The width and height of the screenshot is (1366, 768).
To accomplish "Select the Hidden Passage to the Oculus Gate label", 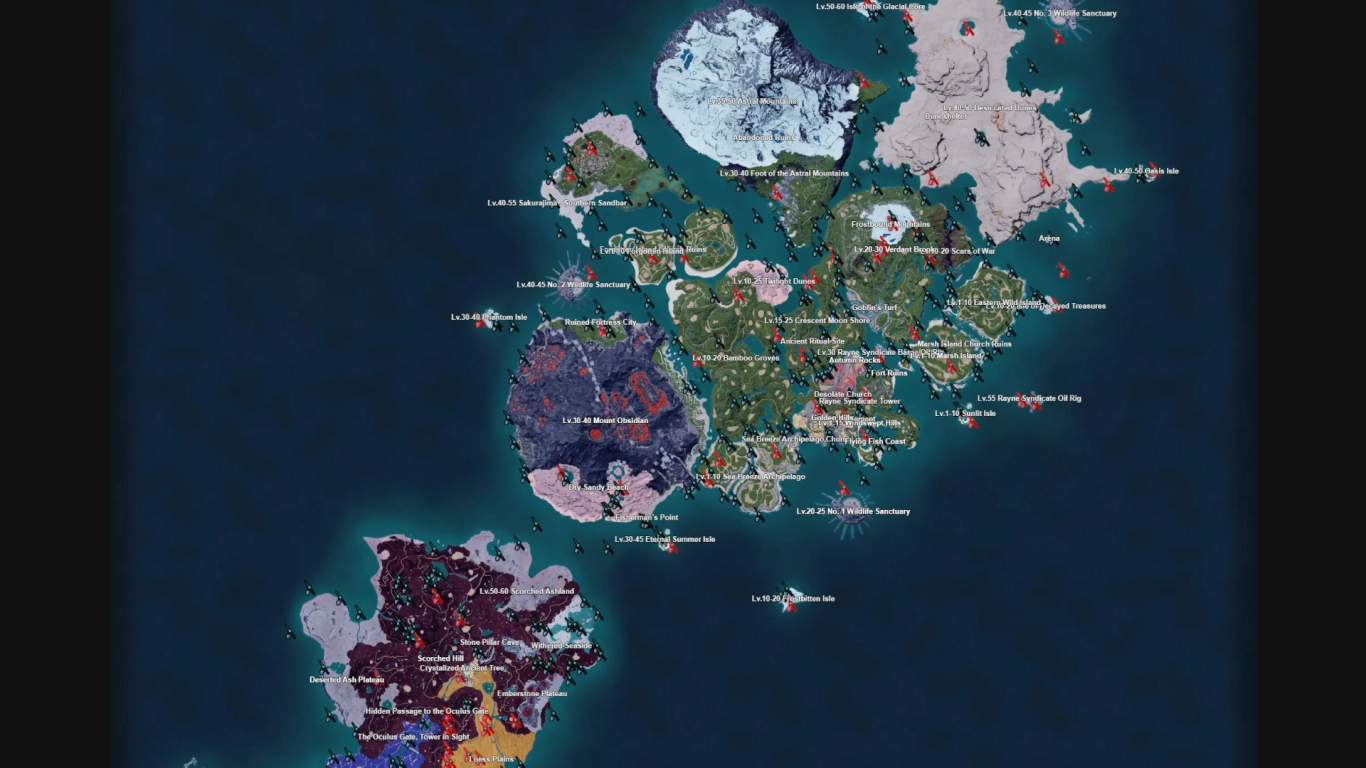I will click(427, 711).
